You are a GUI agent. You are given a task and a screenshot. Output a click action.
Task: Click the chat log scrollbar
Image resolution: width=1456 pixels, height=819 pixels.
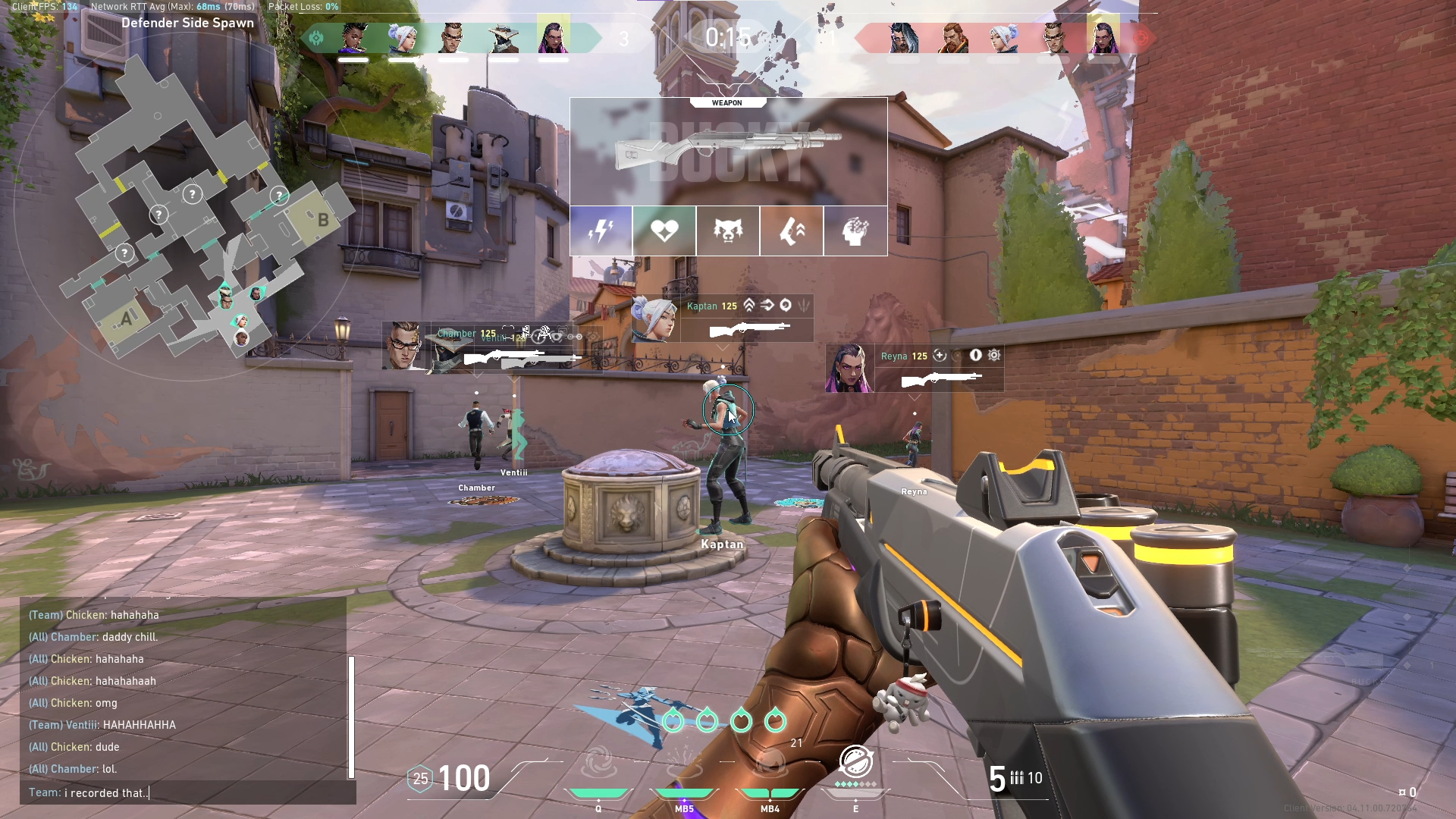click(x=351, y=717)
